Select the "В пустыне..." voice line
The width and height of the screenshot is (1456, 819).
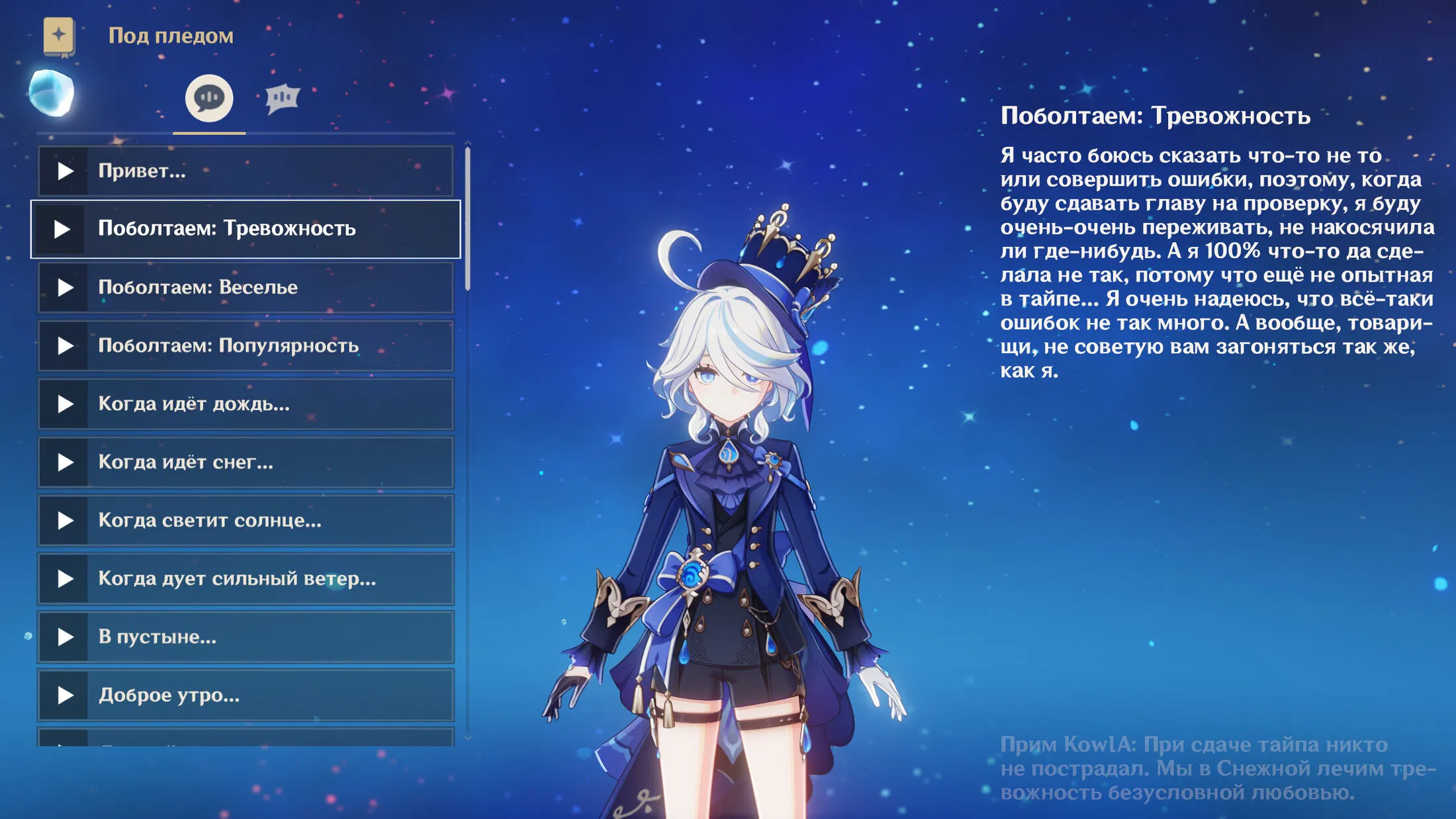(x=245, y=637)
